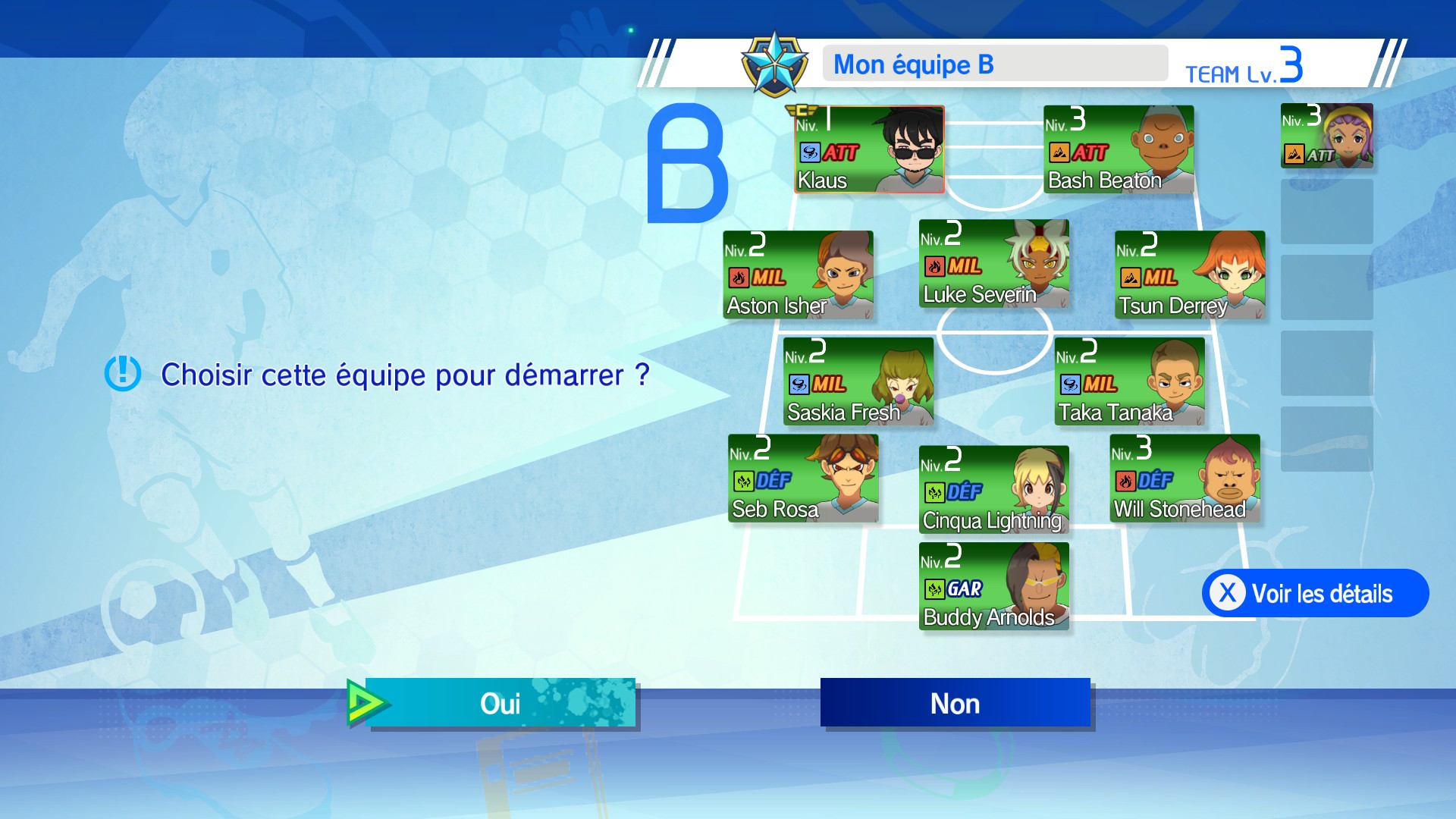Pick defender Seb Rosa's card

803,479
